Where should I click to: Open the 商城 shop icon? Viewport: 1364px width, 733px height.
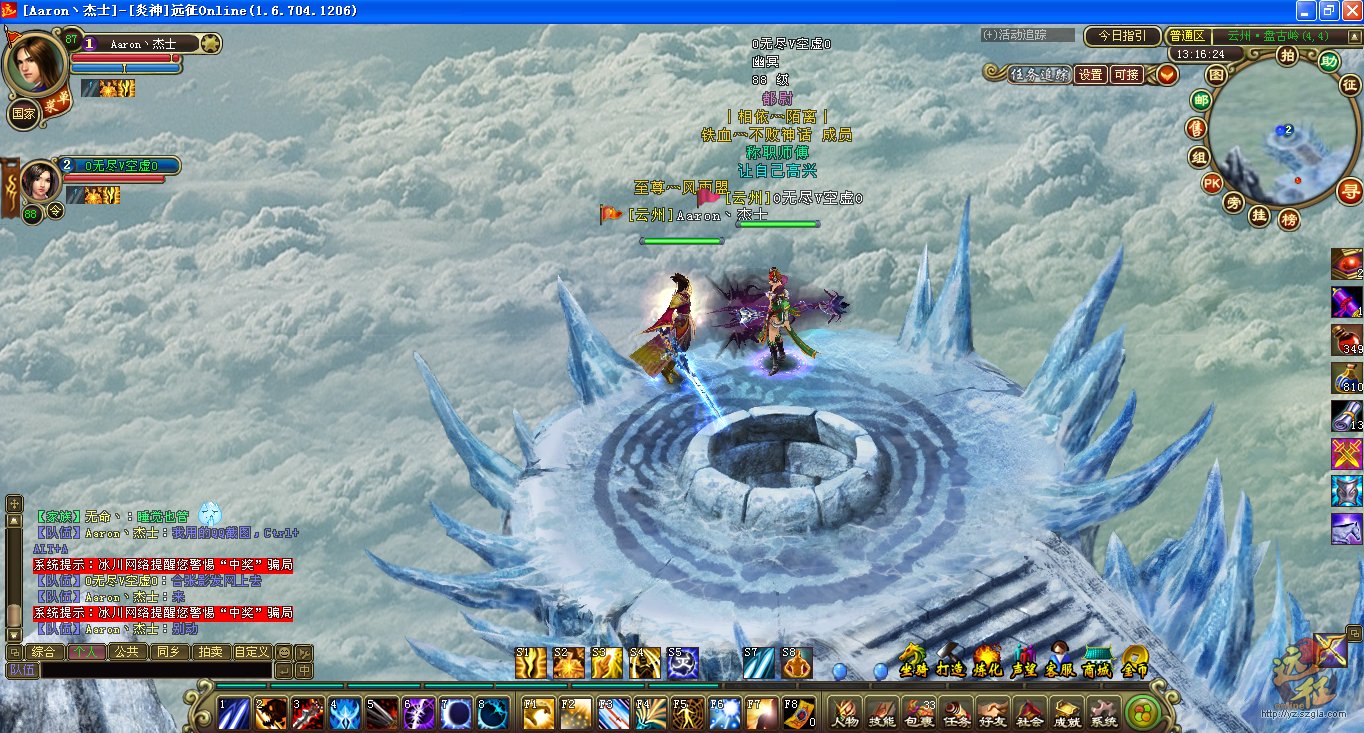[1097, 660]
